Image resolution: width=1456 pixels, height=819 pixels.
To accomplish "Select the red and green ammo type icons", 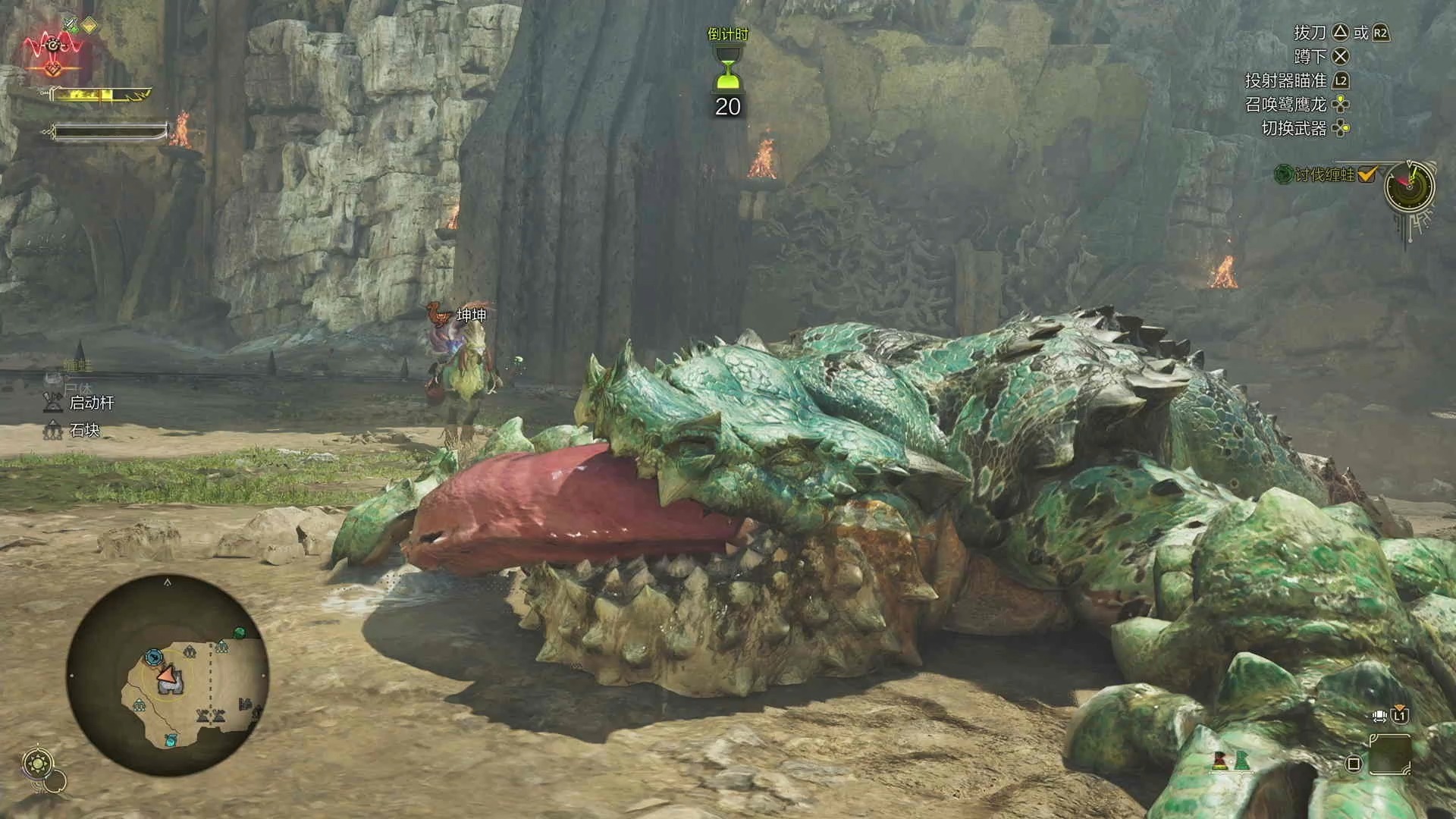I will pyautogui.click(x=1231, y=760).
